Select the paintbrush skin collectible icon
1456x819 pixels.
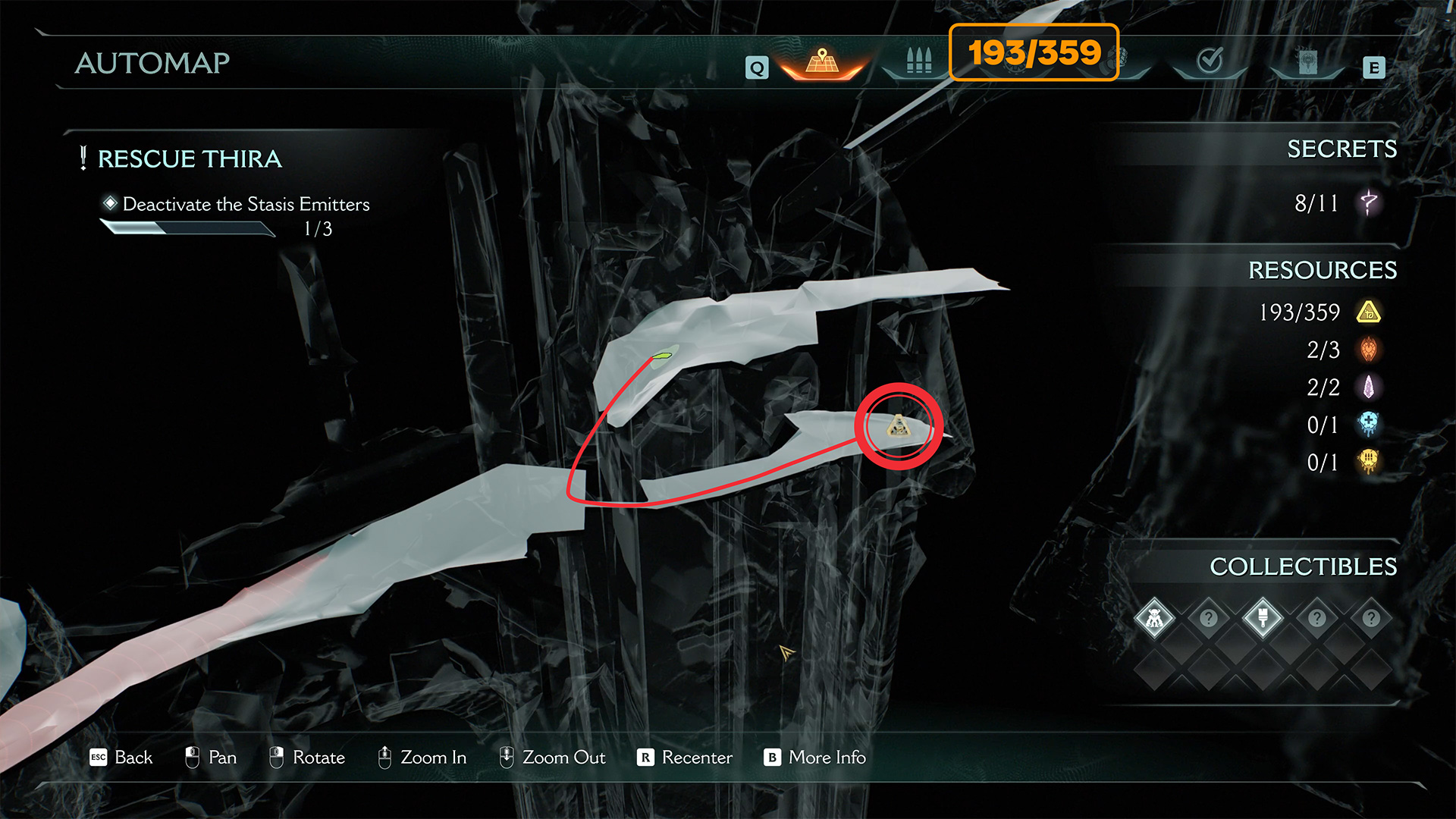pyautogui.click(x=1263, y=619)
